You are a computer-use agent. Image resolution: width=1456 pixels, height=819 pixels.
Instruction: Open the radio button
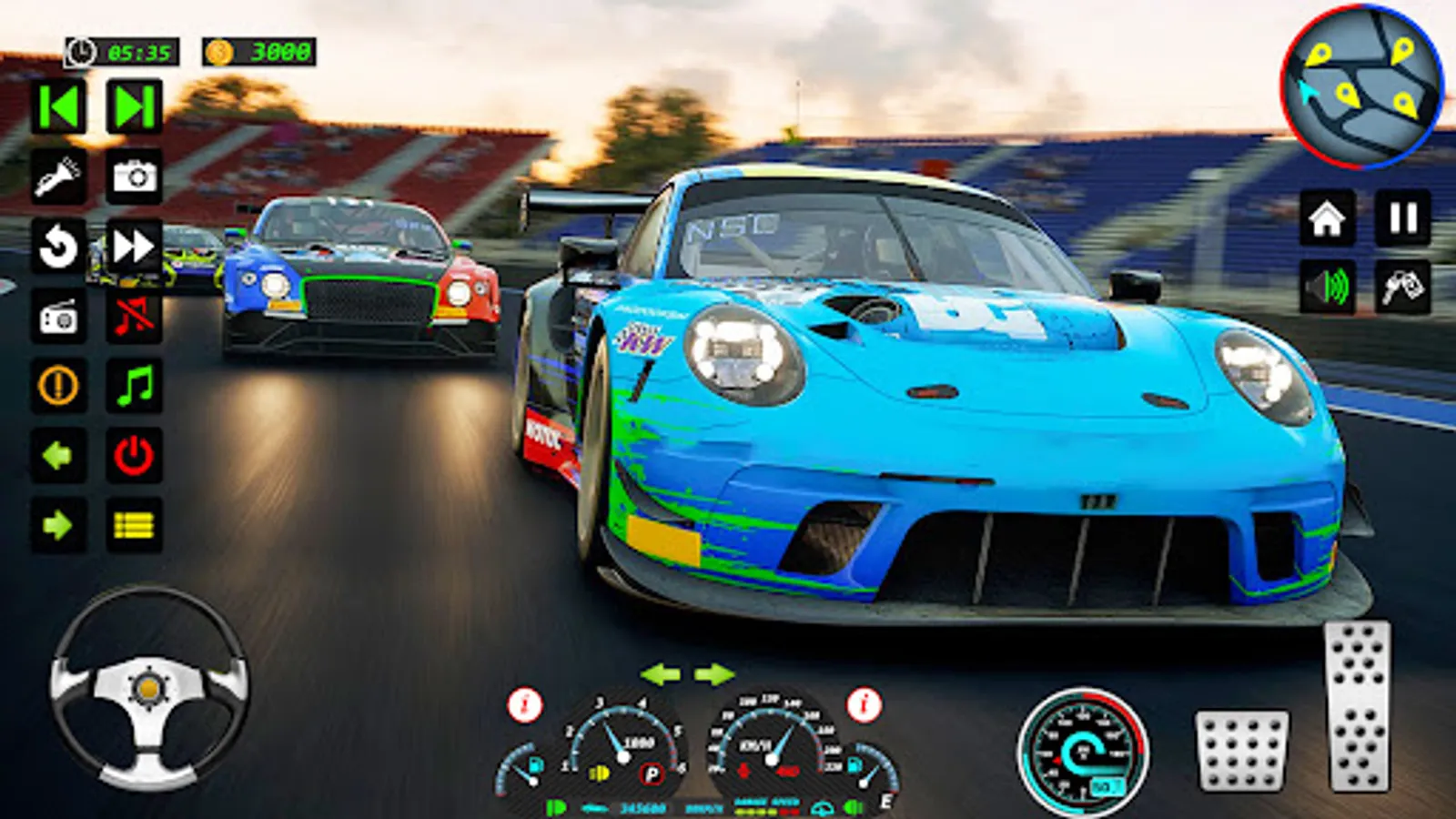pos(59,317)
